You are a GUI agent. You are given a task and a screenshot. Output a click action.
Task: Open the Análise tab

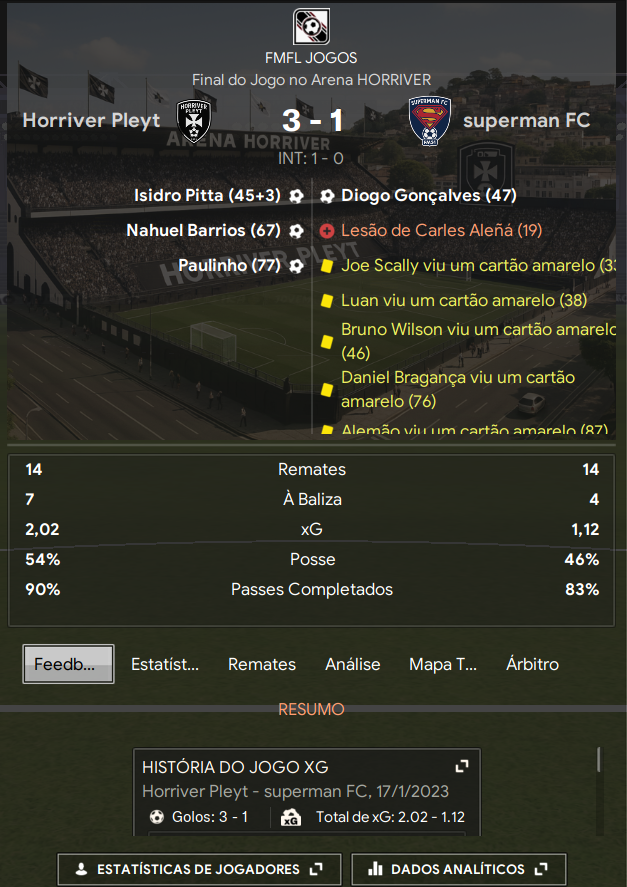coord(352,664)
